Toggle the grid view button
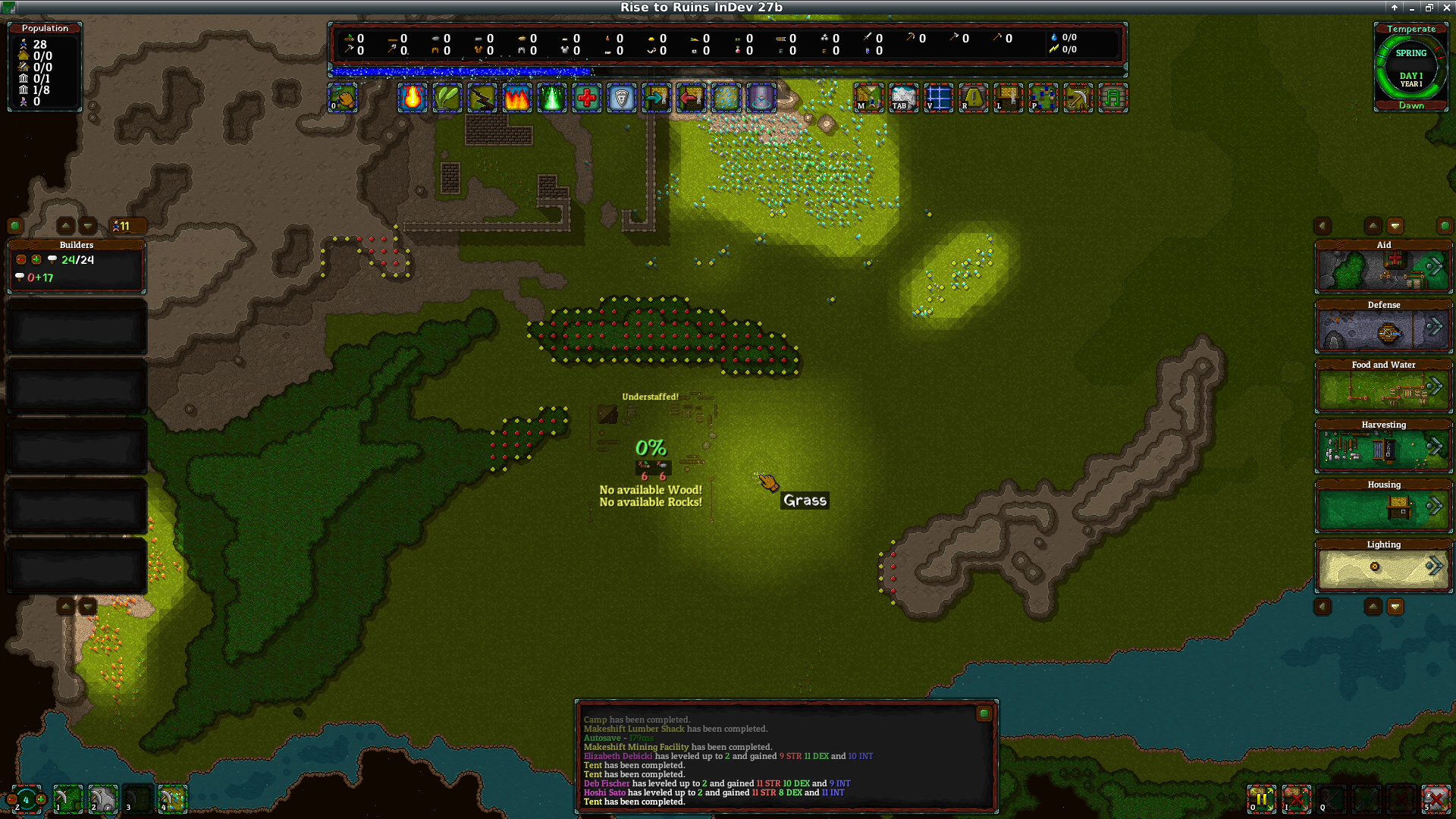Viewport: 1456px width, 819px height. [938, 99]
